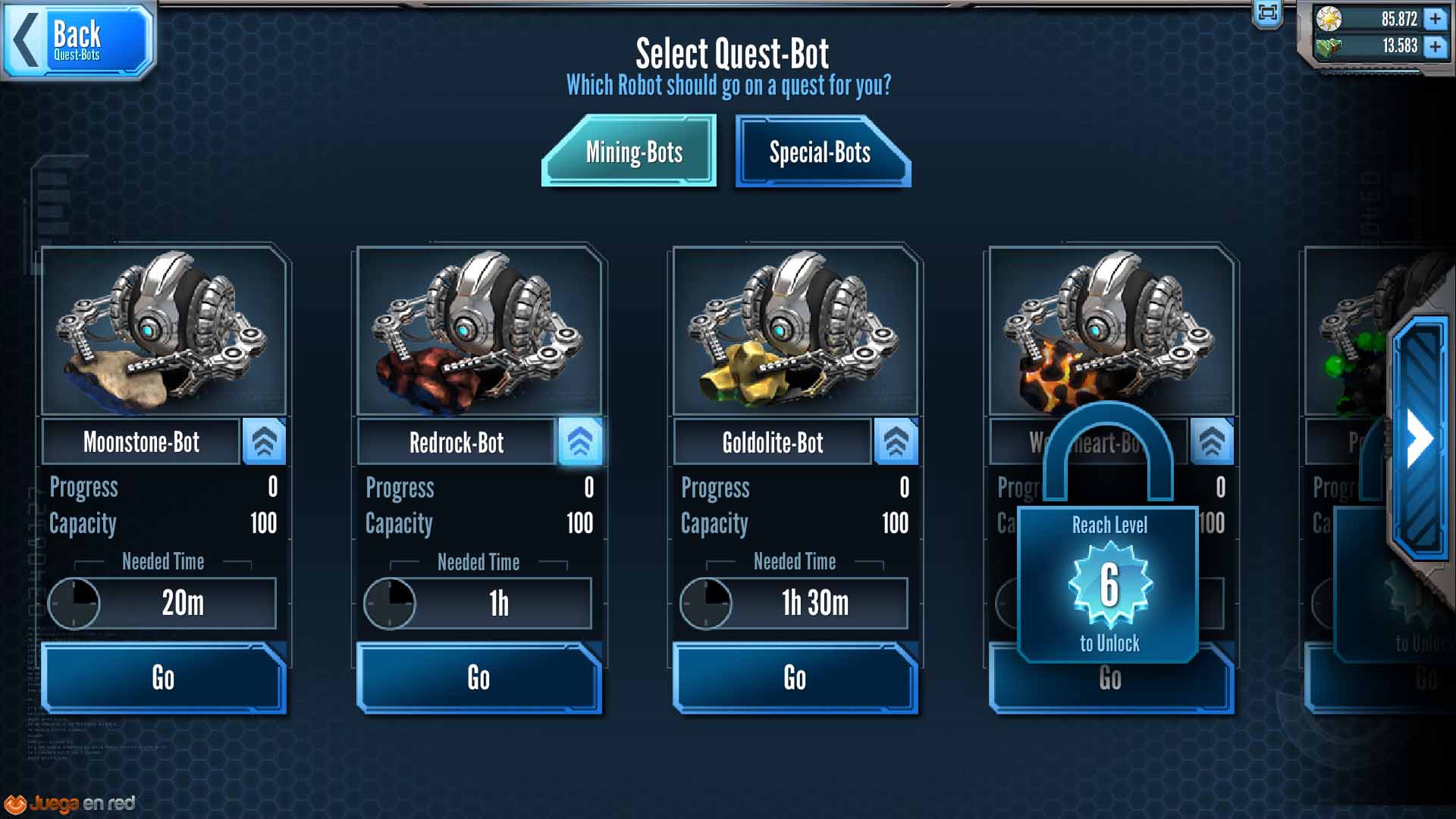Click the Redrock-Bot upgrade chevron icon

580,441
